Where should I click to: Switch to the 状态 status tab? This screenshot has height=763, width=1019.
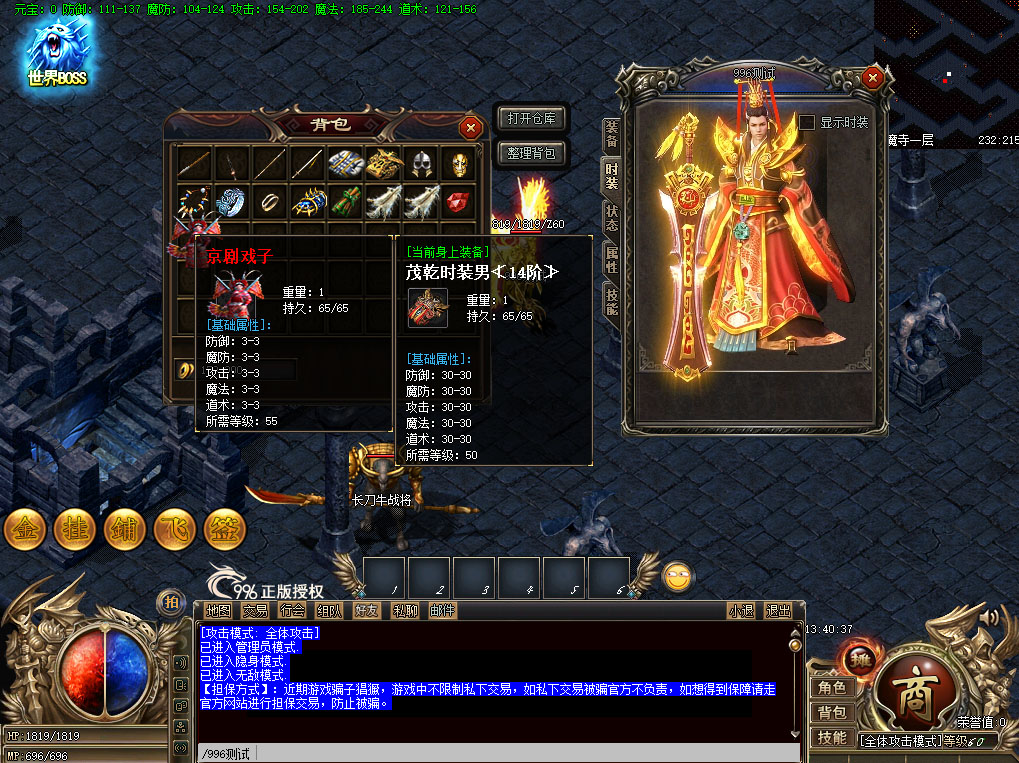pyautogui.click(x=611, y=217)
